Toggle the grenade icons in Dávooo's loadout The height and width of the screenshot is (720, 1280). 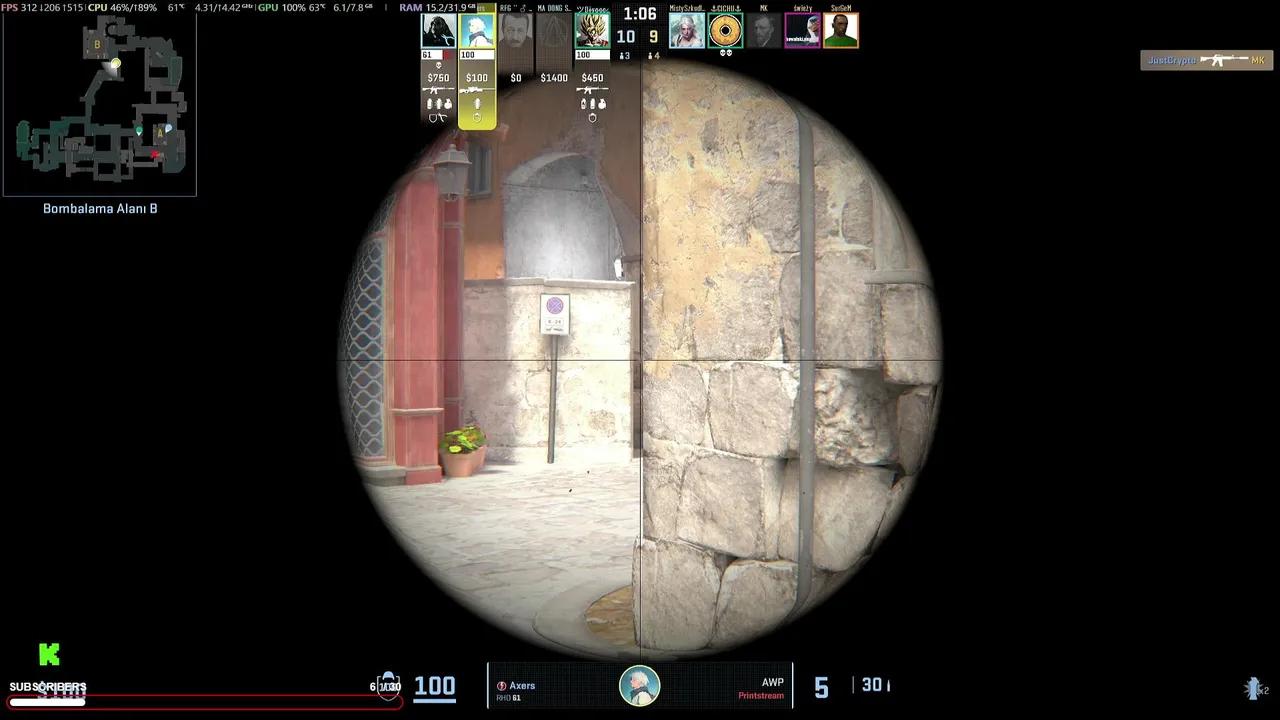coord(592,103)
